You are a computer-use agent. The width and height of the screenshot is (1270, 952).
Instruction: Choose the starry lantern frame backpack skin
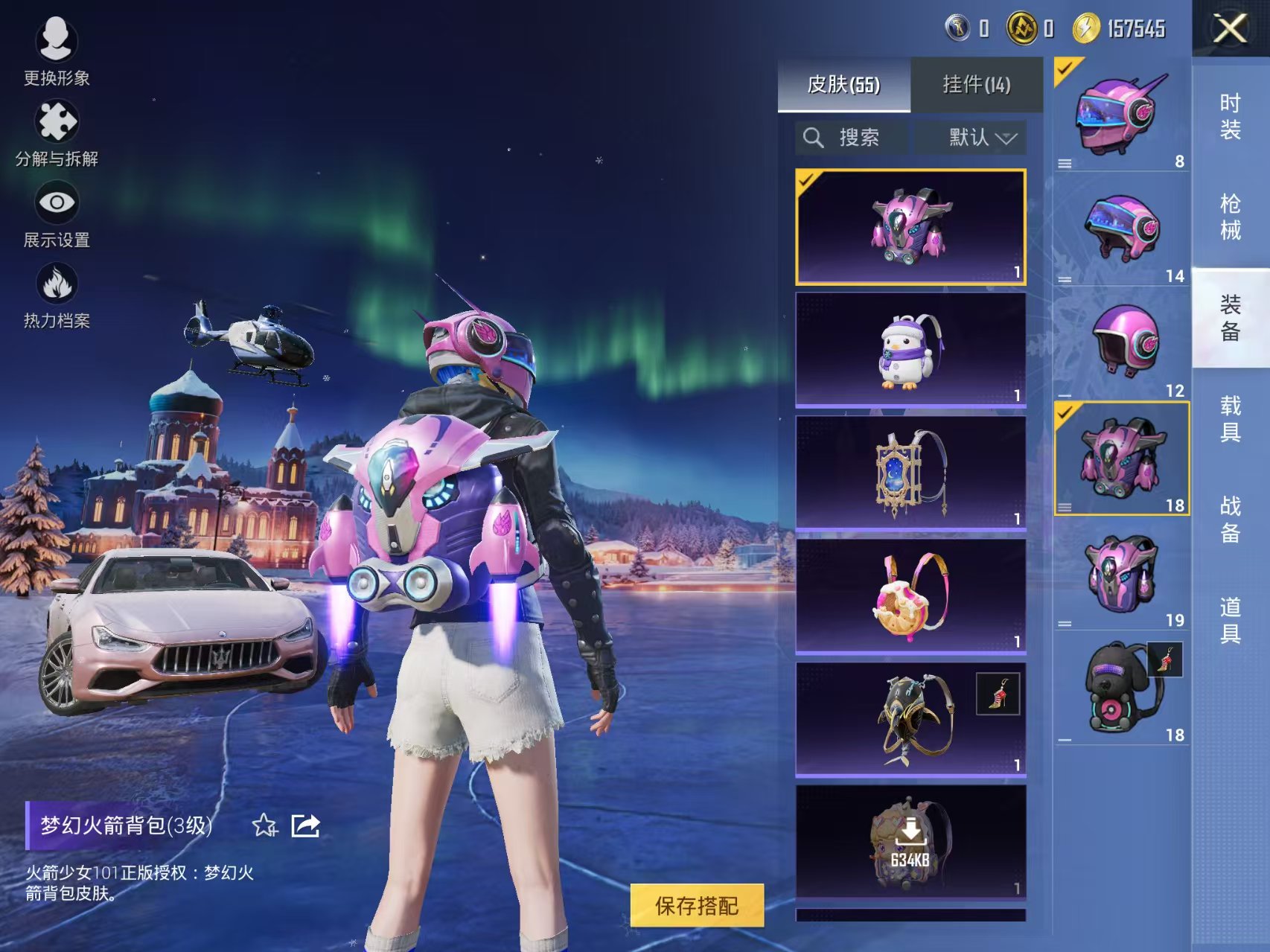pos(910,473)
